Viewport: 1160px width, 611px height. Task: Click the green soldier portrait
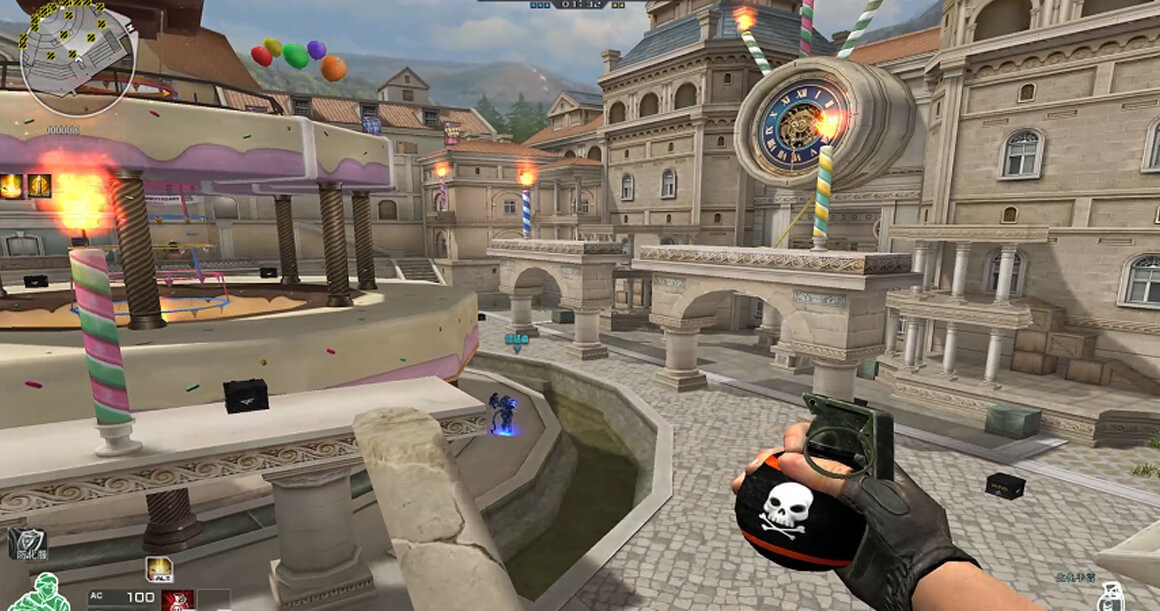point(38,592)
